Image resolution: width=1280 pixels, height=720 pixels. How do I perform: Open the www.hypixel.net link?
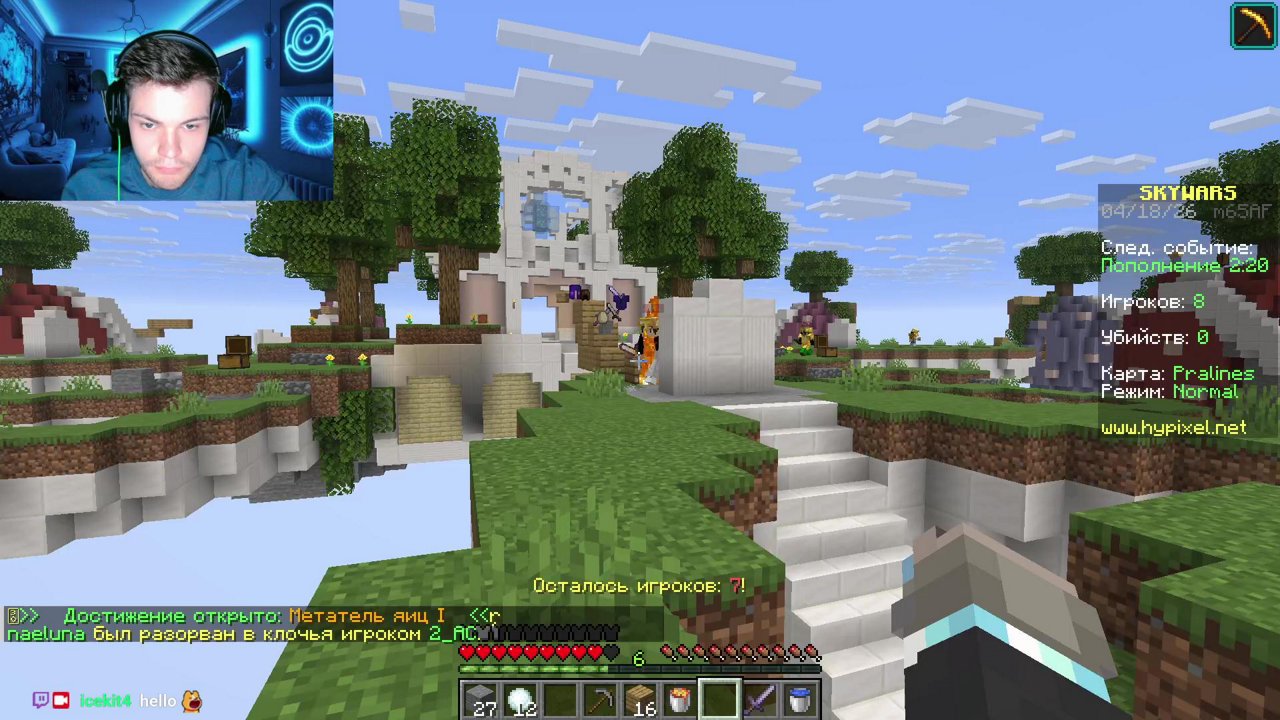(x=1174, y=427)
